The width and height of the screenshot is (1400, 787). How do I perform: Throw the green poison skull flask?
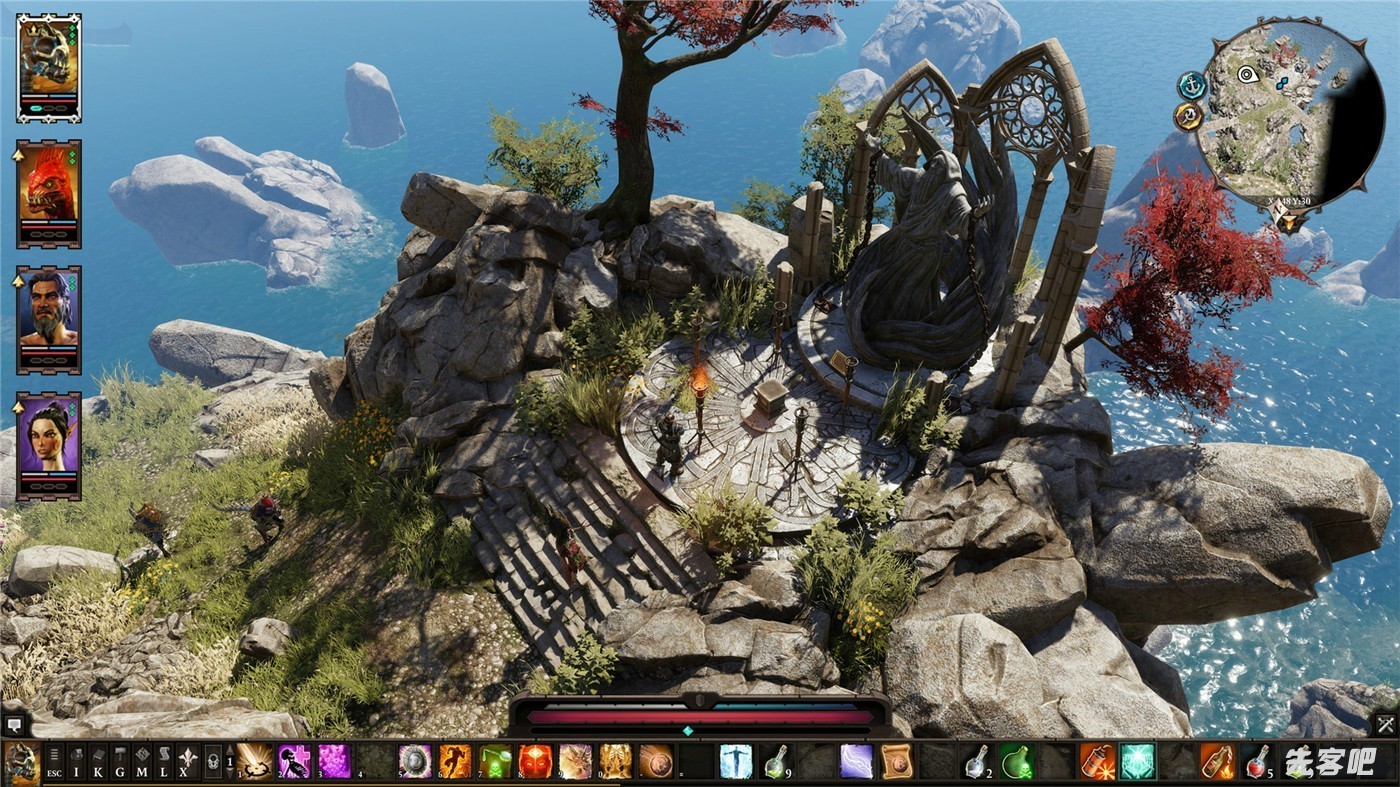tap(1016, 762)
